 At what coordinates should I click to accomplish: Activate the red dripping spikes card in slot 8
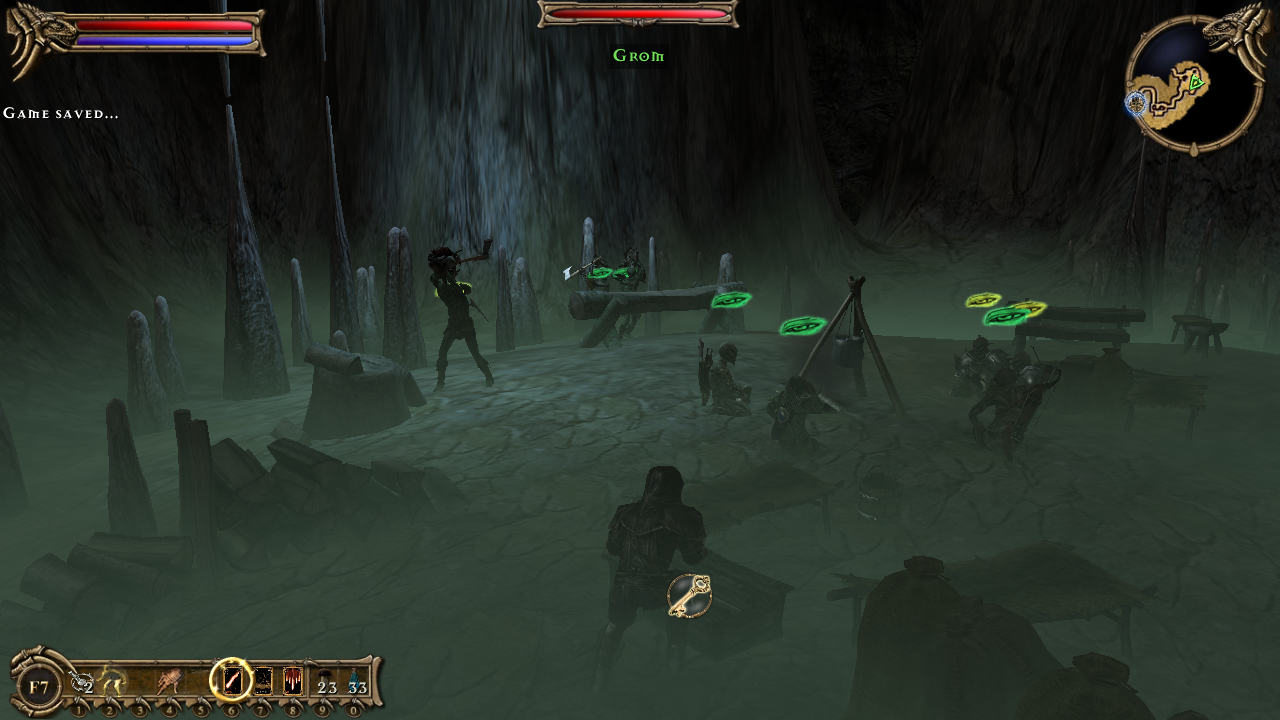click(293, 682)
